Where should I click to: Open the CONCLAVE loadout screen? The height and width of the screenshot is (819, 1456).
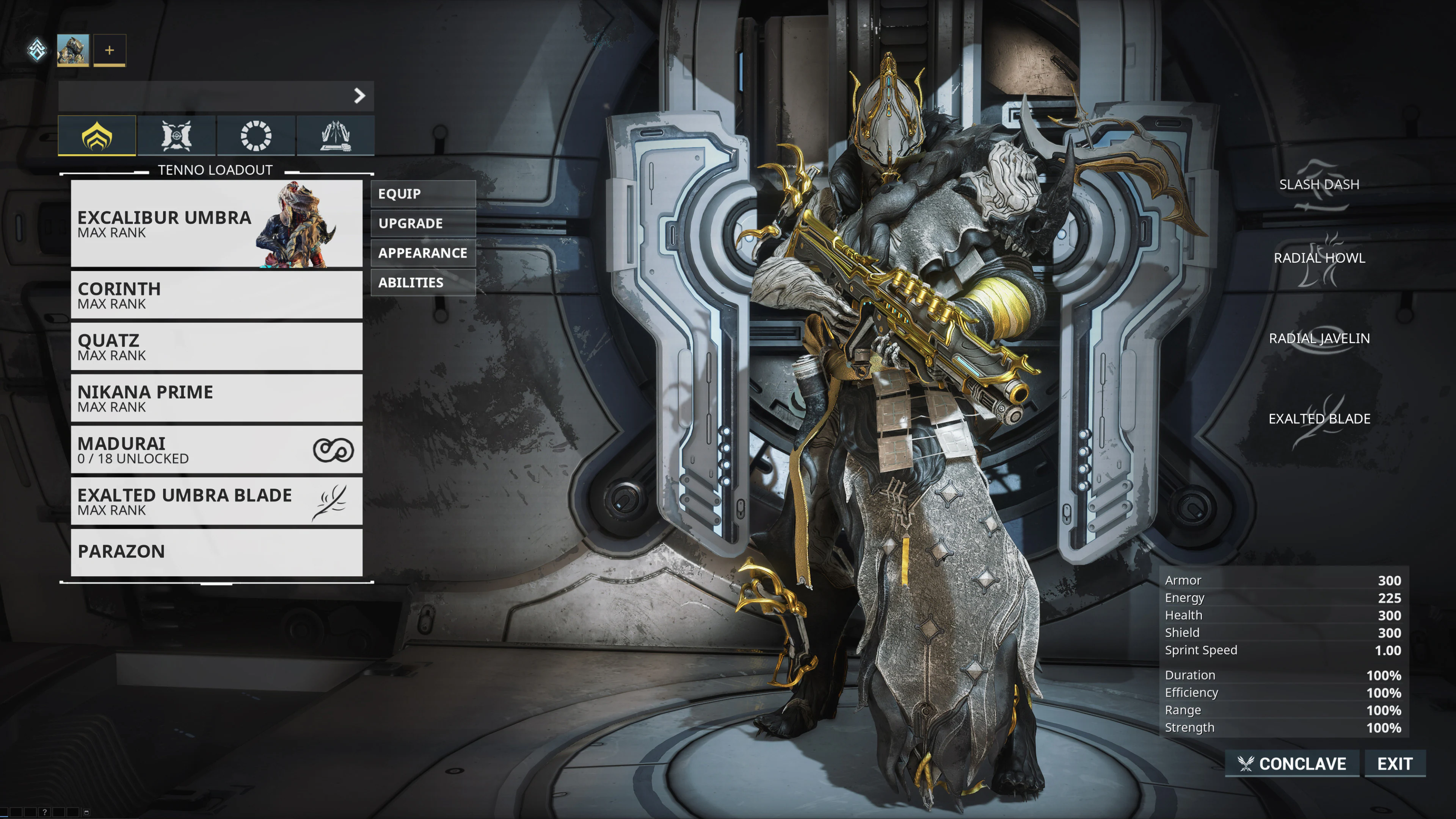point(1291,764)
